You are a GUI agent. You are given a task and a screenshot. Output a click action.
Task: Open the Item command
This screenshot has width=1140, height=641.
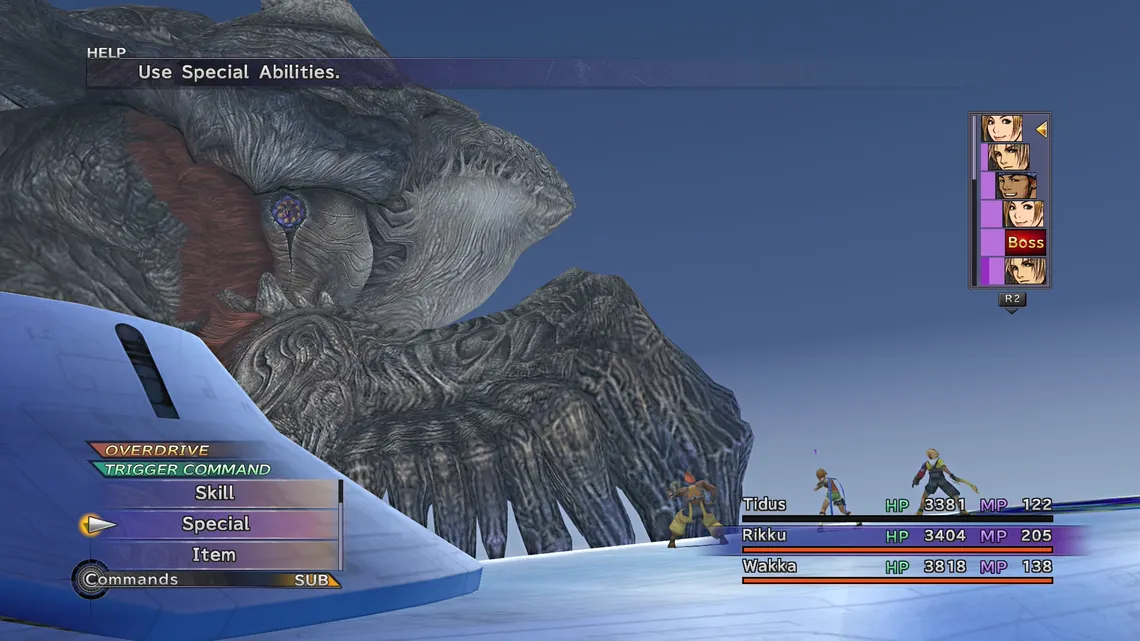[x=215, y=555]
